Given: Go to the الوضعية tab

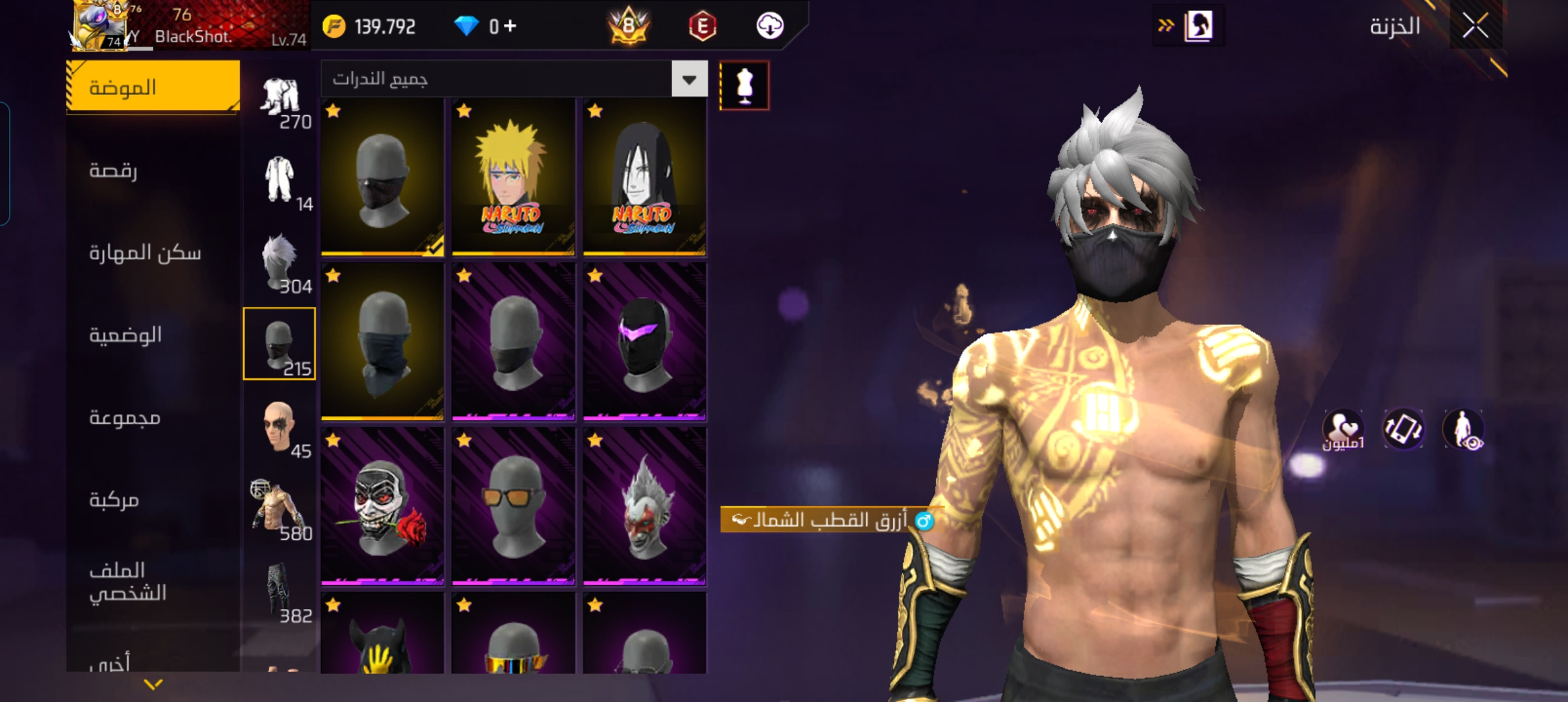Looking at the screenshot, I should [x=153, y=335].
